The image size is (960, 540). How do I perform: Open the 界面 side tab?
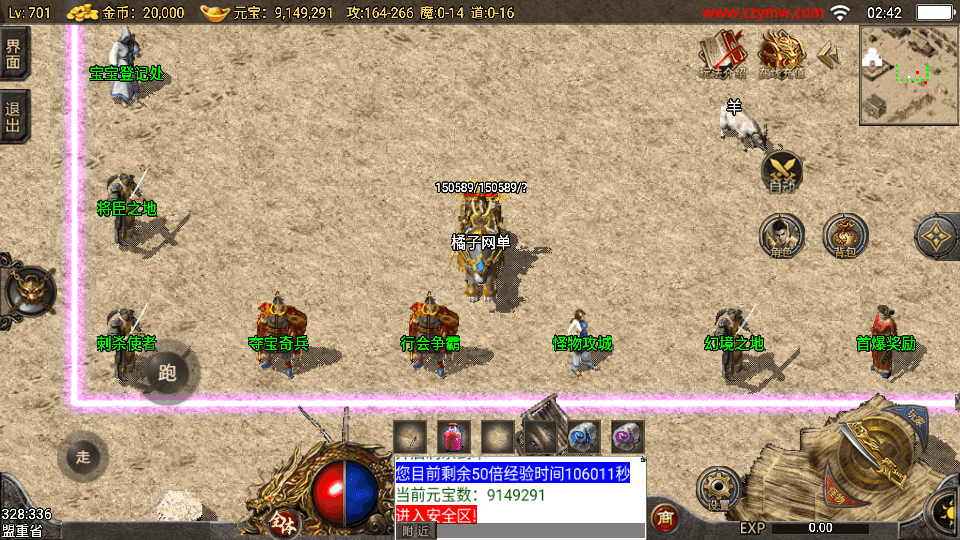click(x=14, y=54)
